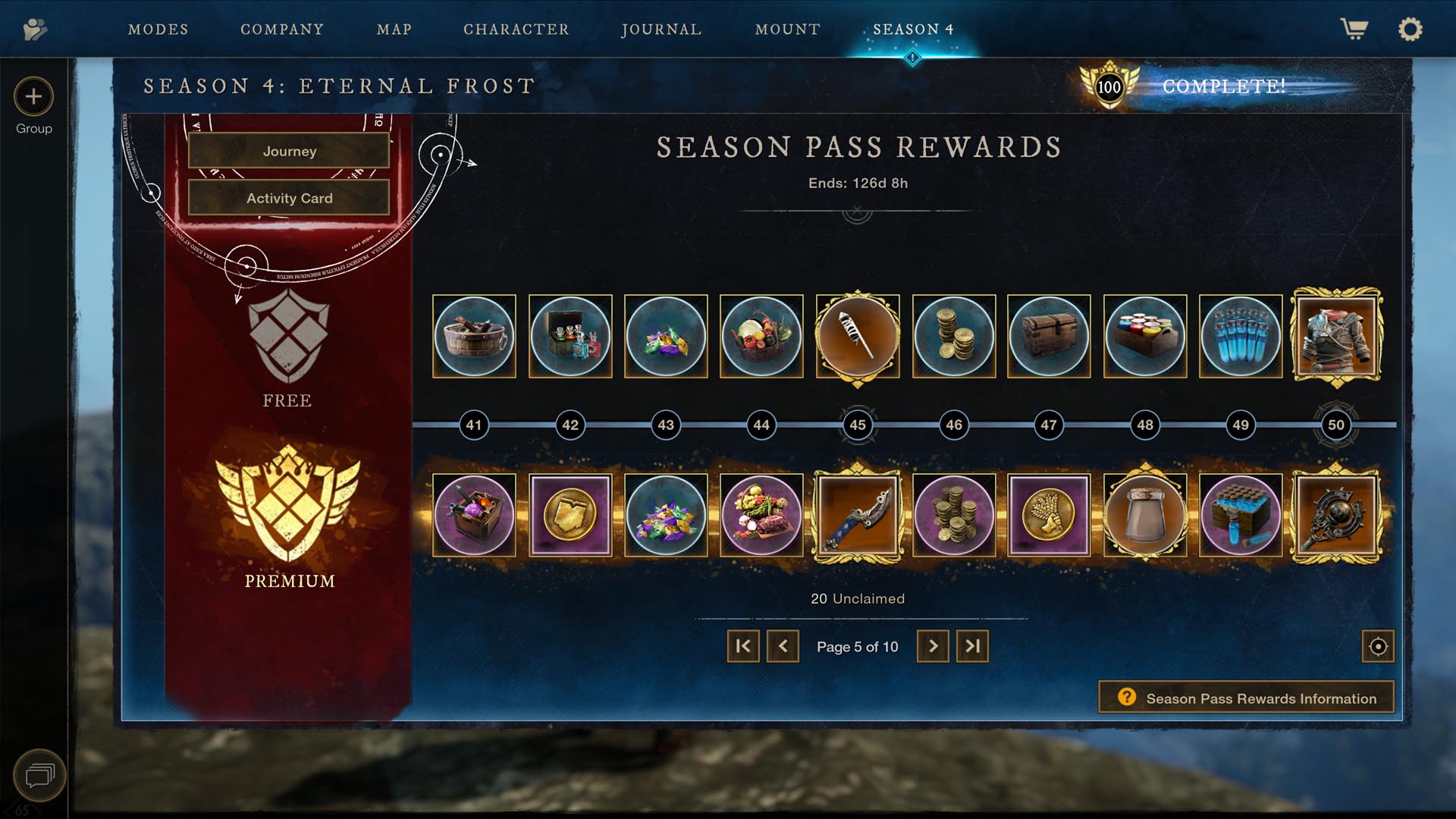Click the Group plus icon
This screenshot has width=1456, height=819.
coord(33,97)
